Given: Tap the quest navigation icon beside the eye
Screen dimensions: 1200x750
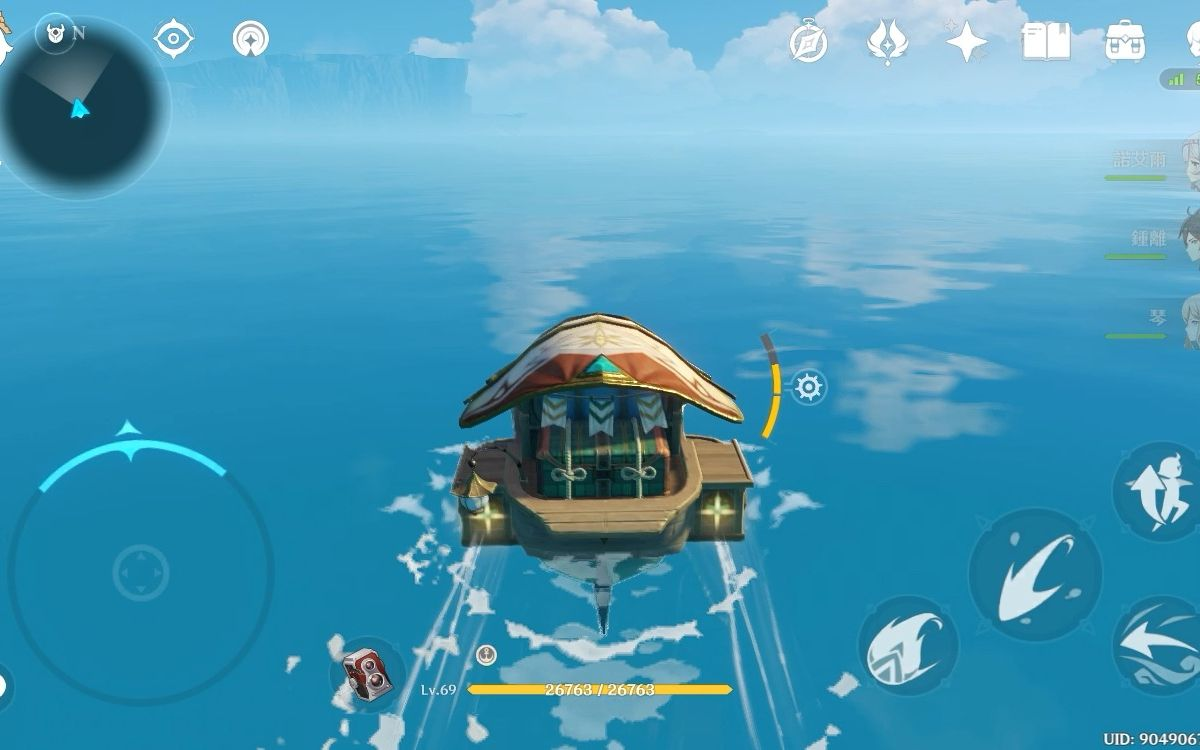Looking at the screenshot, I should click(x=250, y=40).
